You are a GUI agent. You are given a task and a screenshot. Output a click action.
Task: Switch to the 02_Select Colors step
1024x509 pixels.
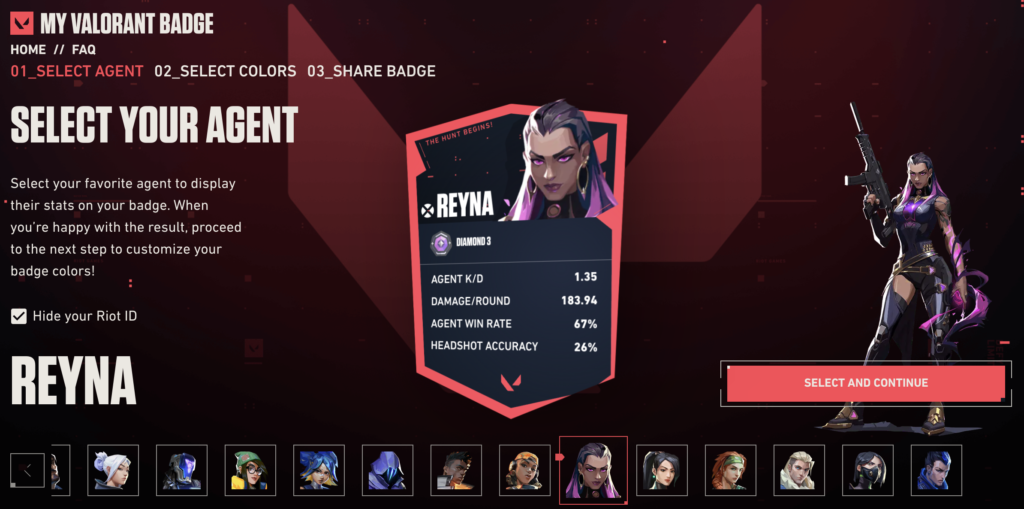[x=225, y=71]
